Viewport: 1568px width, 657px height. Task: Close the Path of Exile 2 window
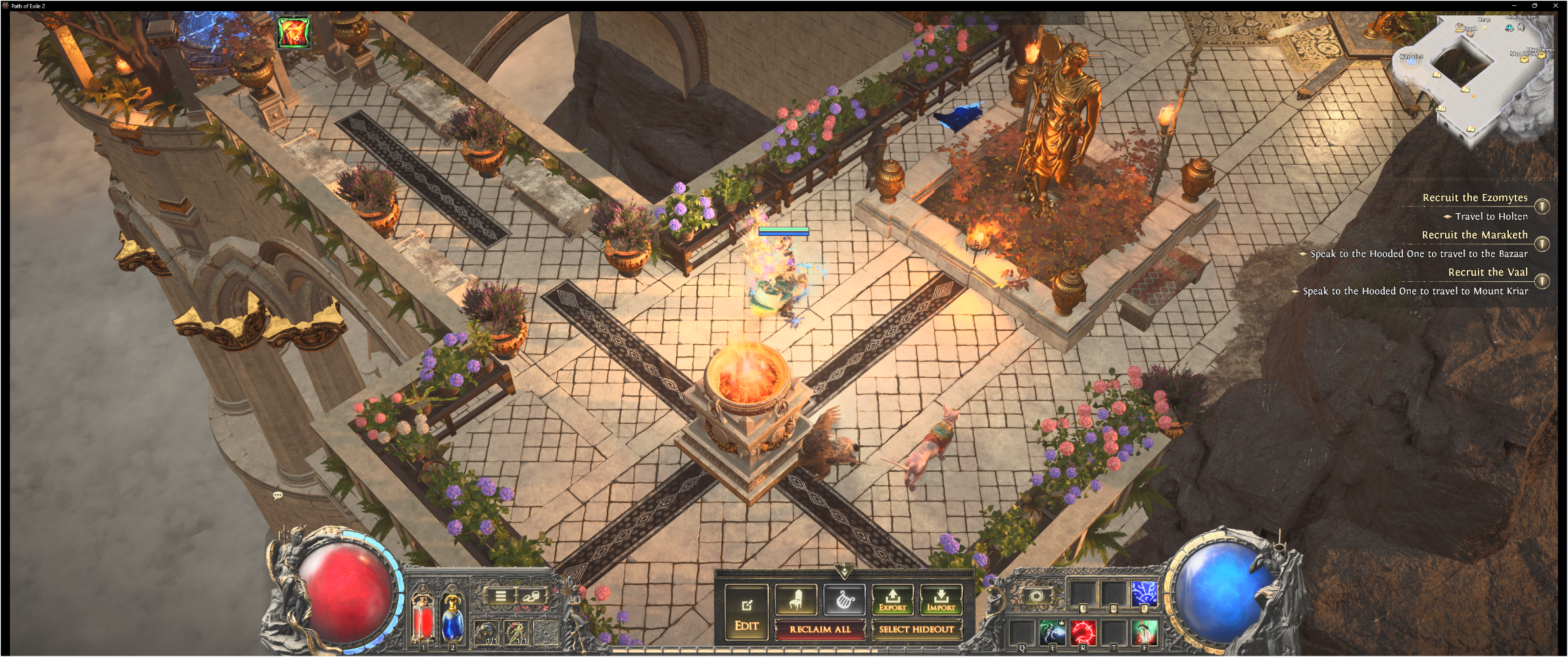pyautogui.click(x=1556, y=5)
